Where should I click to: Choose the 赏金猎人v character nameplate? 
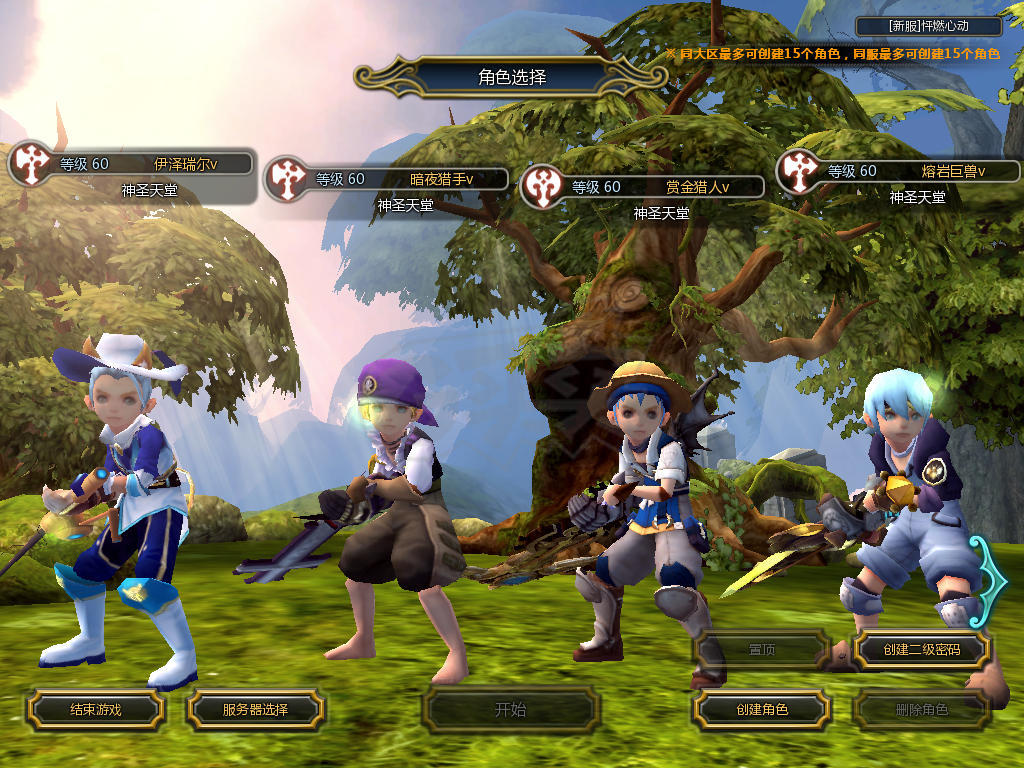tap(662, 187)
